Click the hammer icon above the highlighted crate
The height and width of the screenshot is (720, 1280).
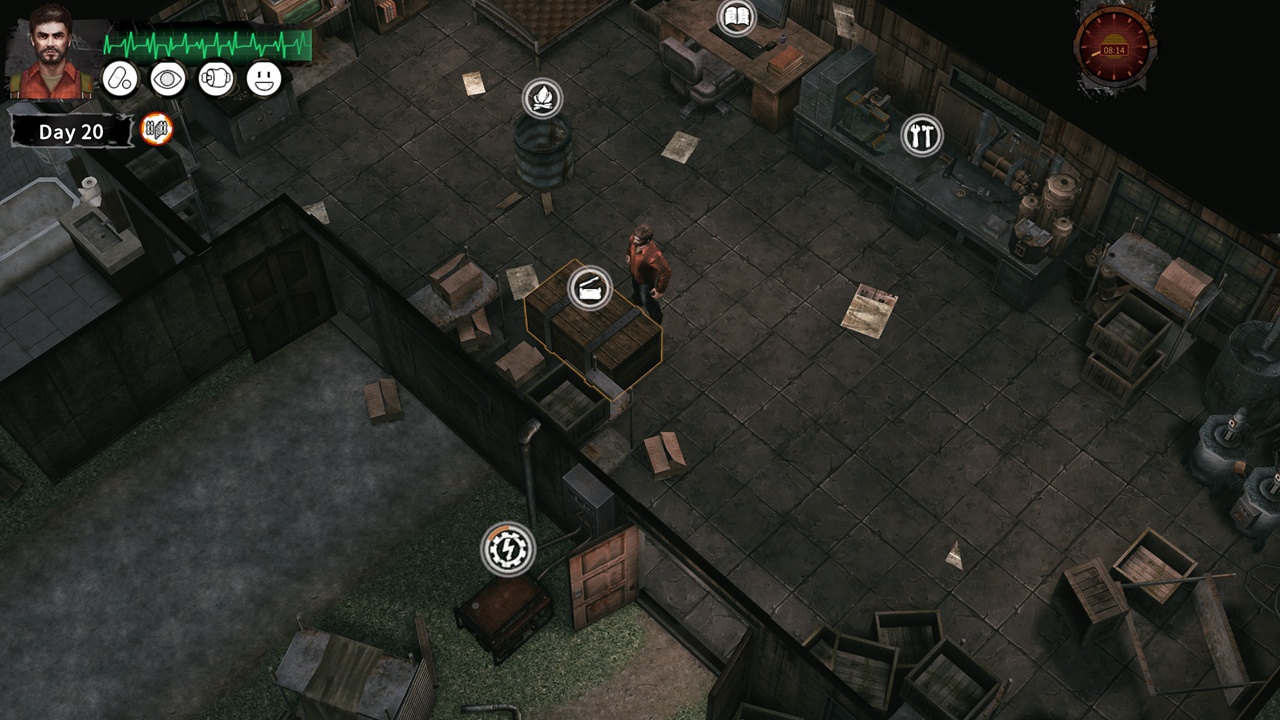(x=592, y=291)
